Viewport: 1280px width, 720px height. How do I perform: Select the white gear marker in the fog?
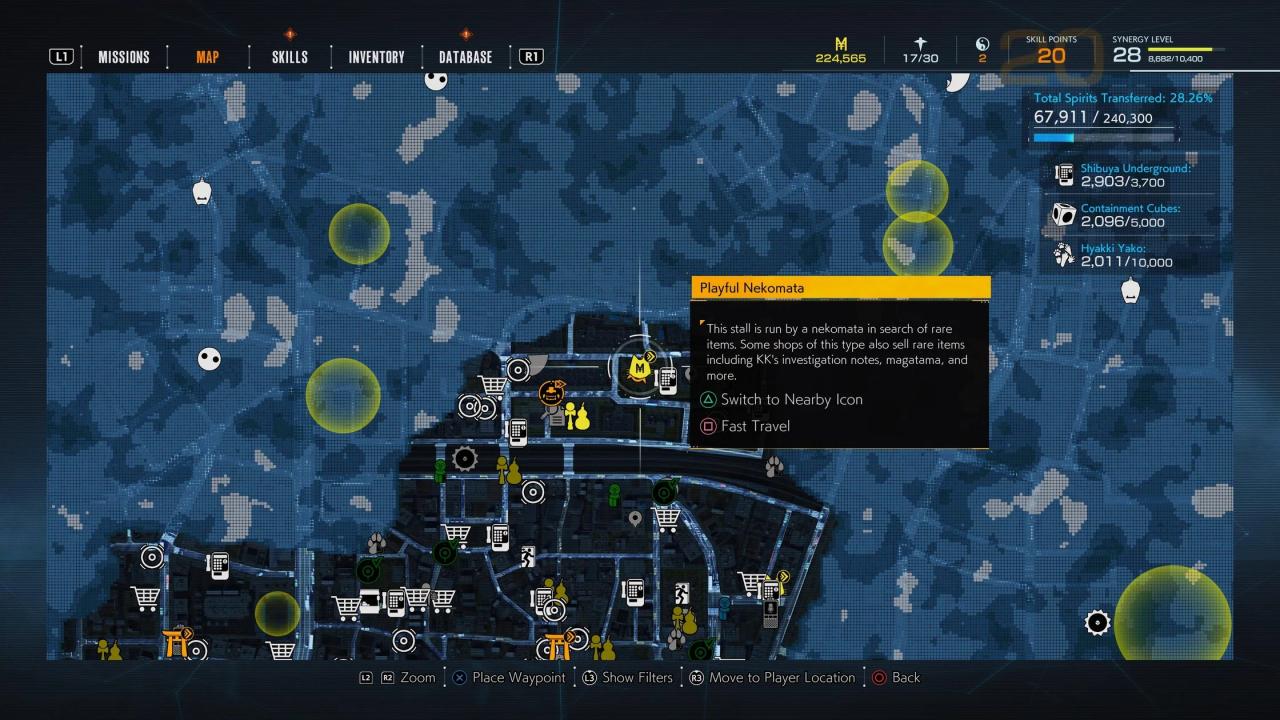click(1097, 622)
